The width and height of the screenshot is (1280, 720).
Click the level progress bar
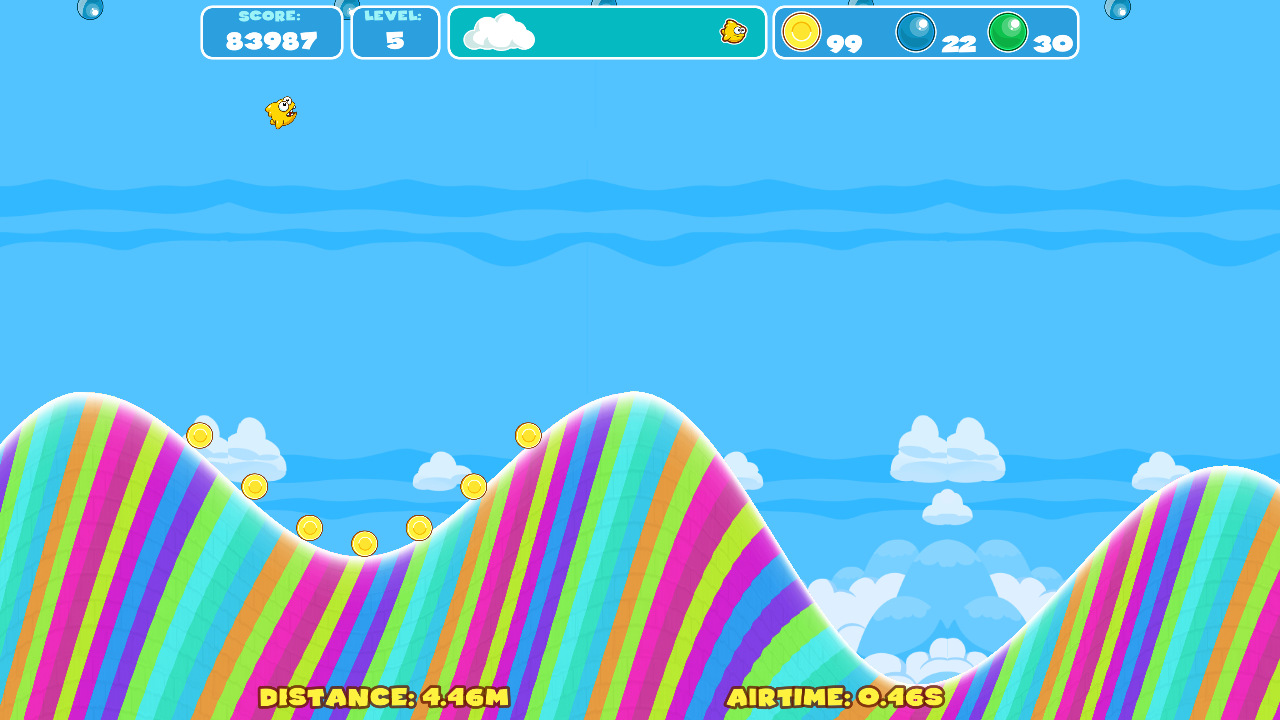607,32
